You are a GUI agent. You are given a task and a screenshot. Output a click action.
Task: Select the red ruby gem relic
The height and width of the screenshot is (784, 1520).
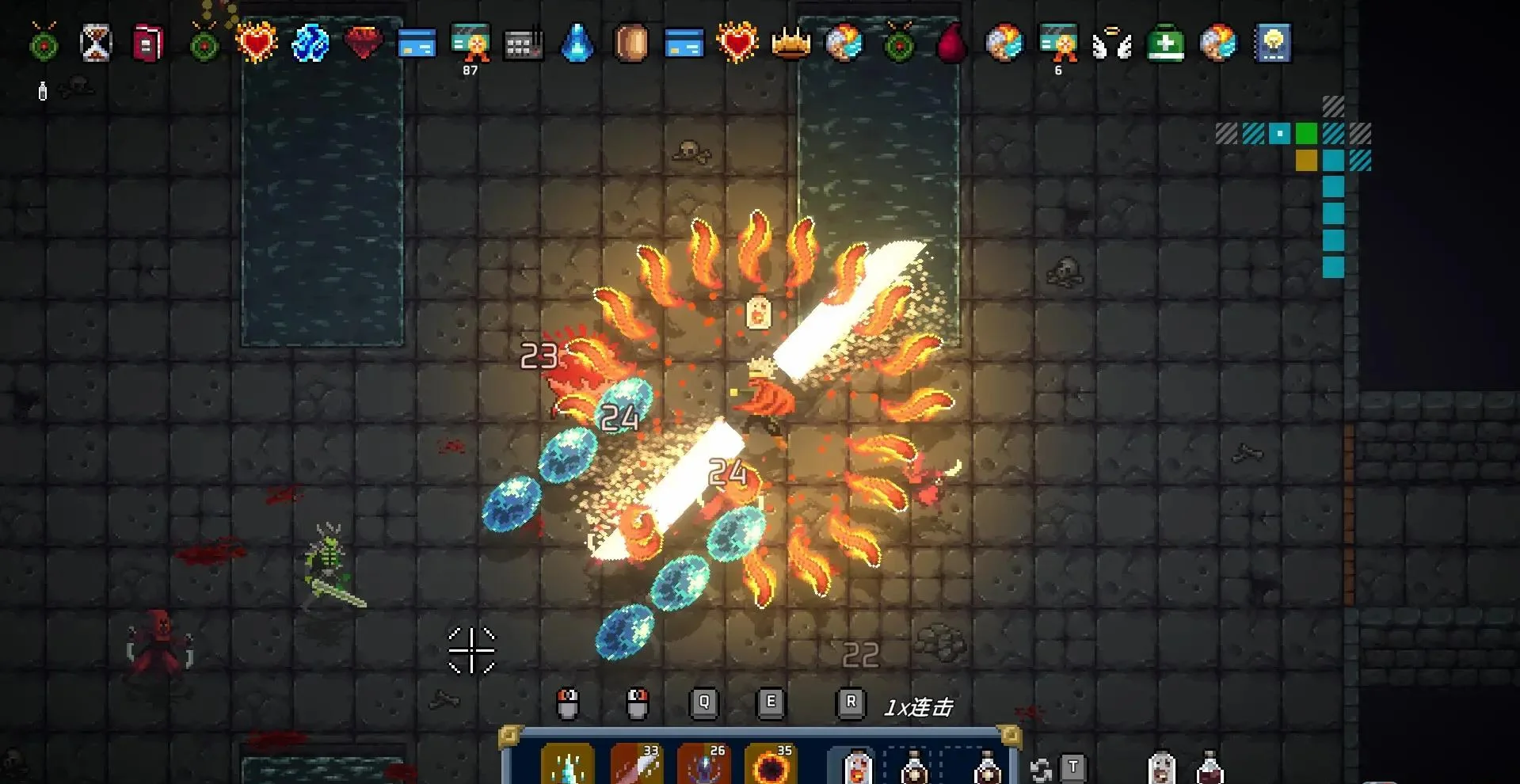tap(364, 42)
